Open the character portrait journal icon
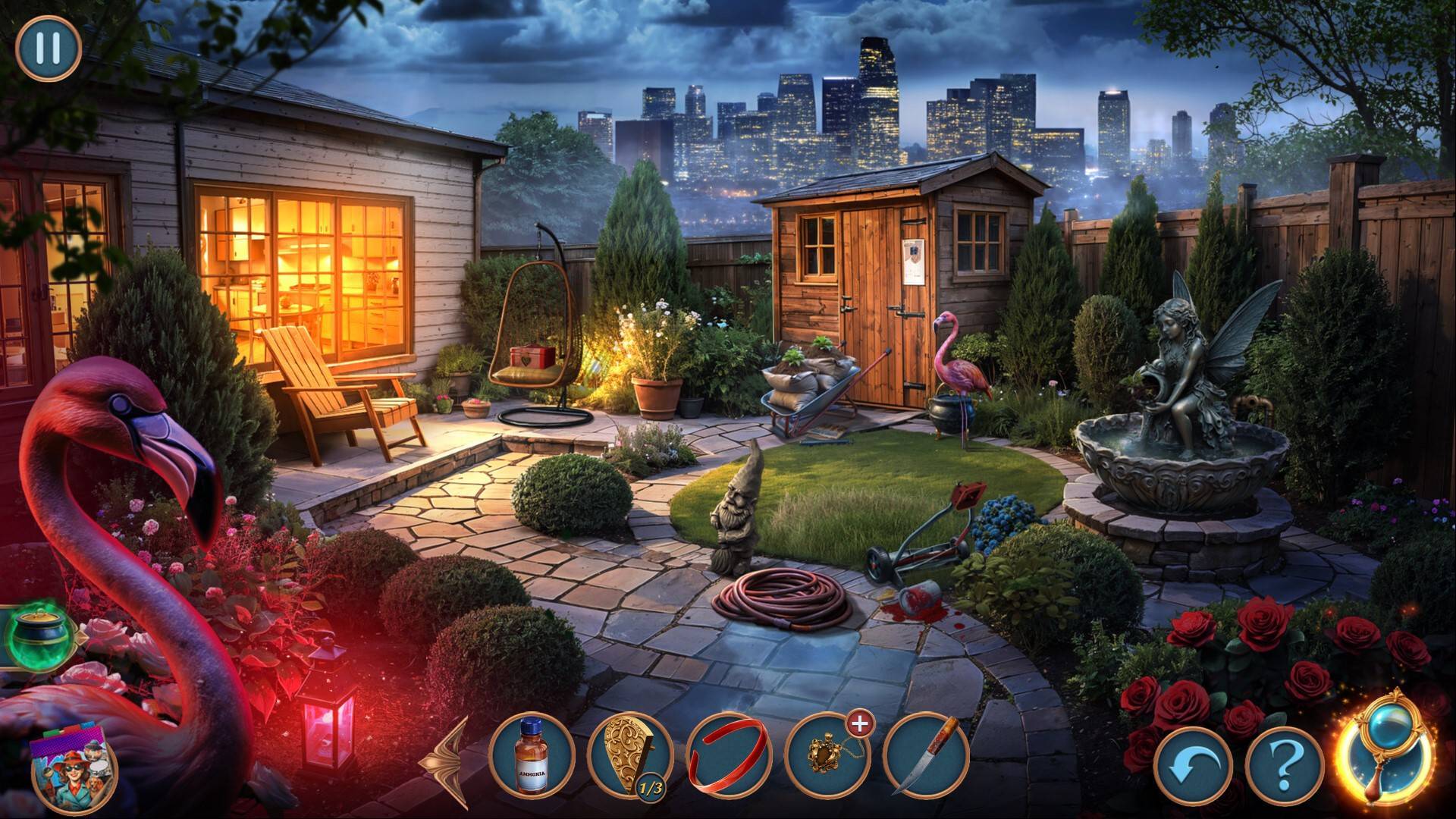1456x819 pixels. [x=74, y=770]
